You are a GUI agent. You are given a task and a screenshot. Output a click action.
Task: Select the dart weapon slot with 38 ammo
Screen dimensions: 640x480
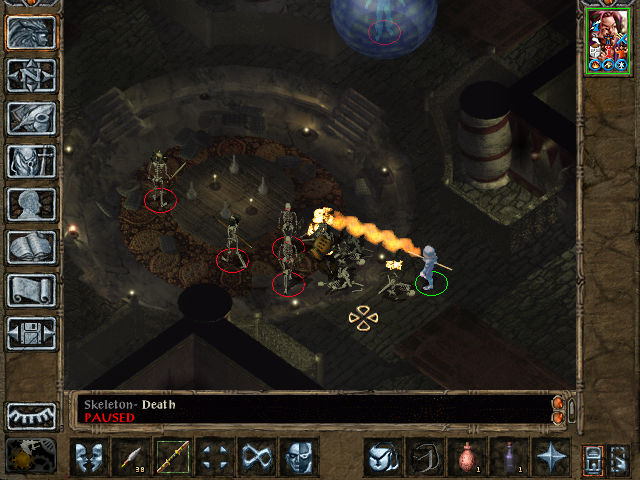pos(131,457)
